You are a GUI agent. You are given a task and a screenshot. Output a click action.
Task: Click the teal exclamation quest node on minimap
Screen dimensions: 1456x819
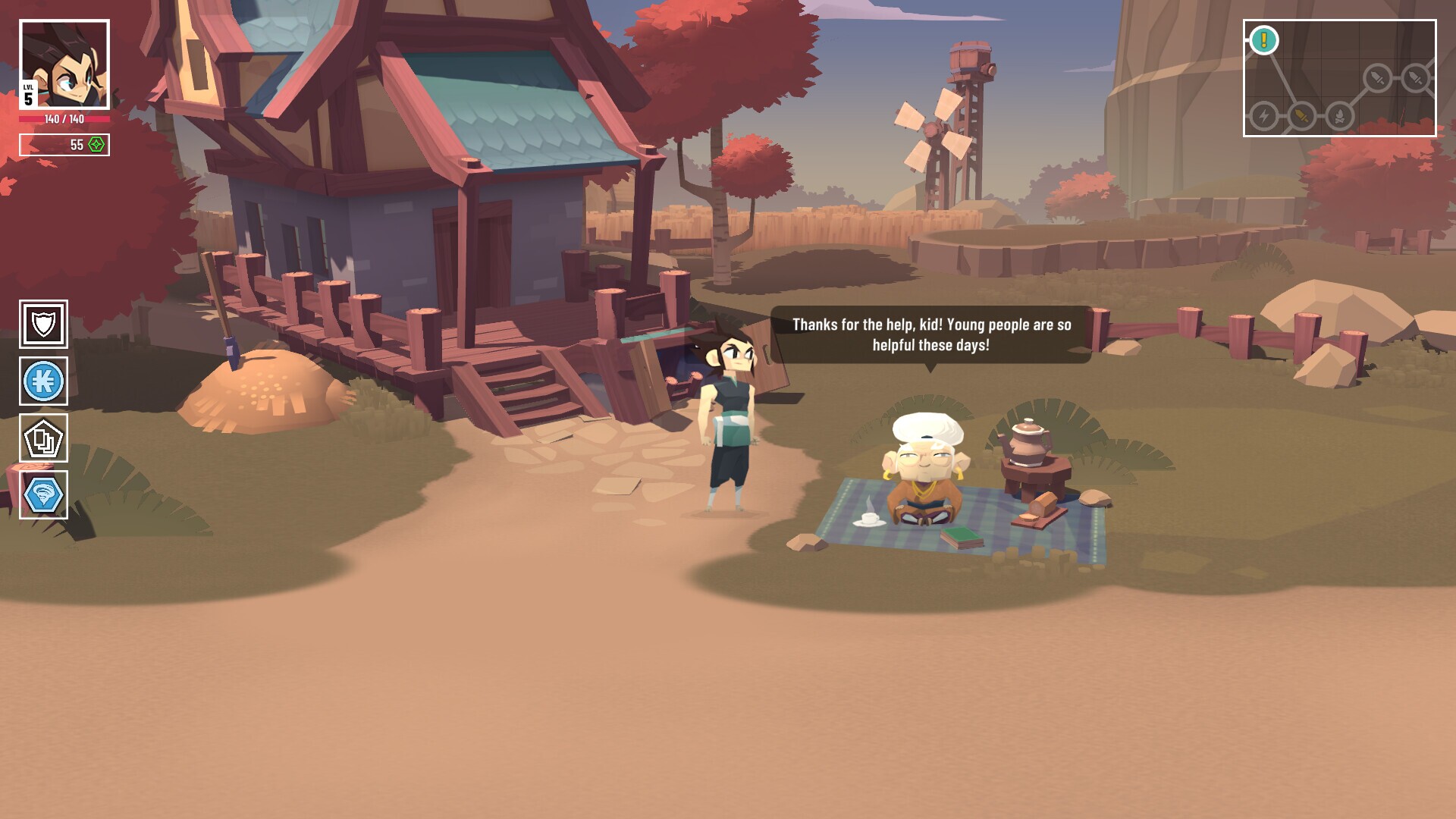1263,39
